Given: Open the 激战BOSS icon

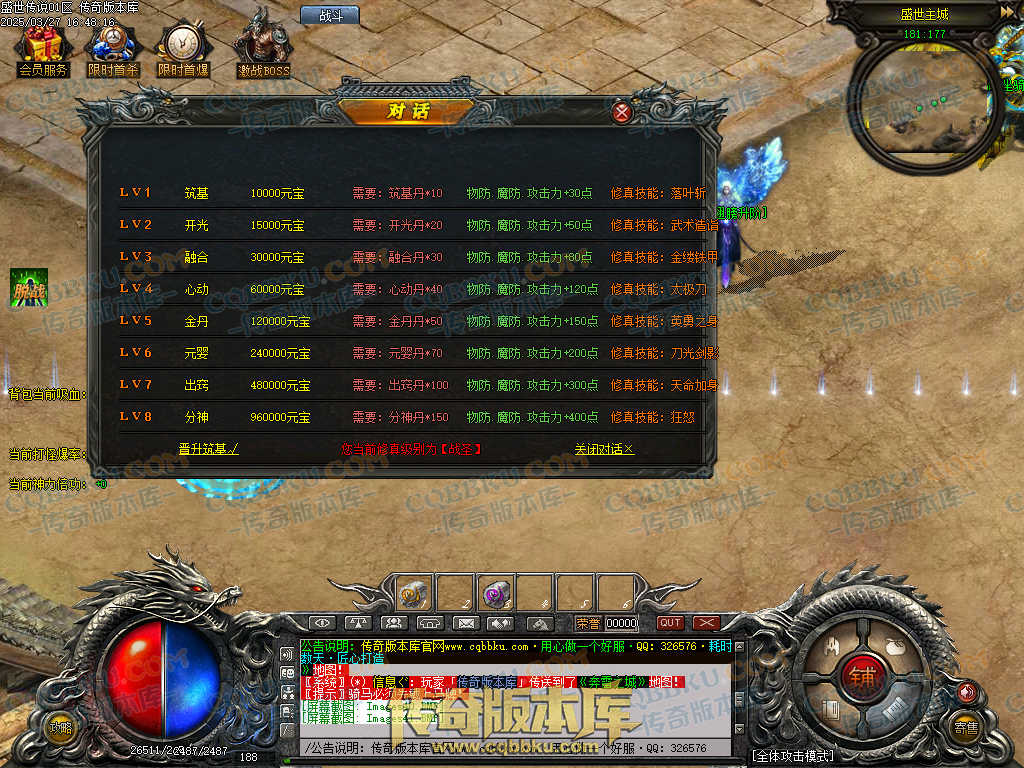Looking at the screenshot, I should (x=263, y=50).
